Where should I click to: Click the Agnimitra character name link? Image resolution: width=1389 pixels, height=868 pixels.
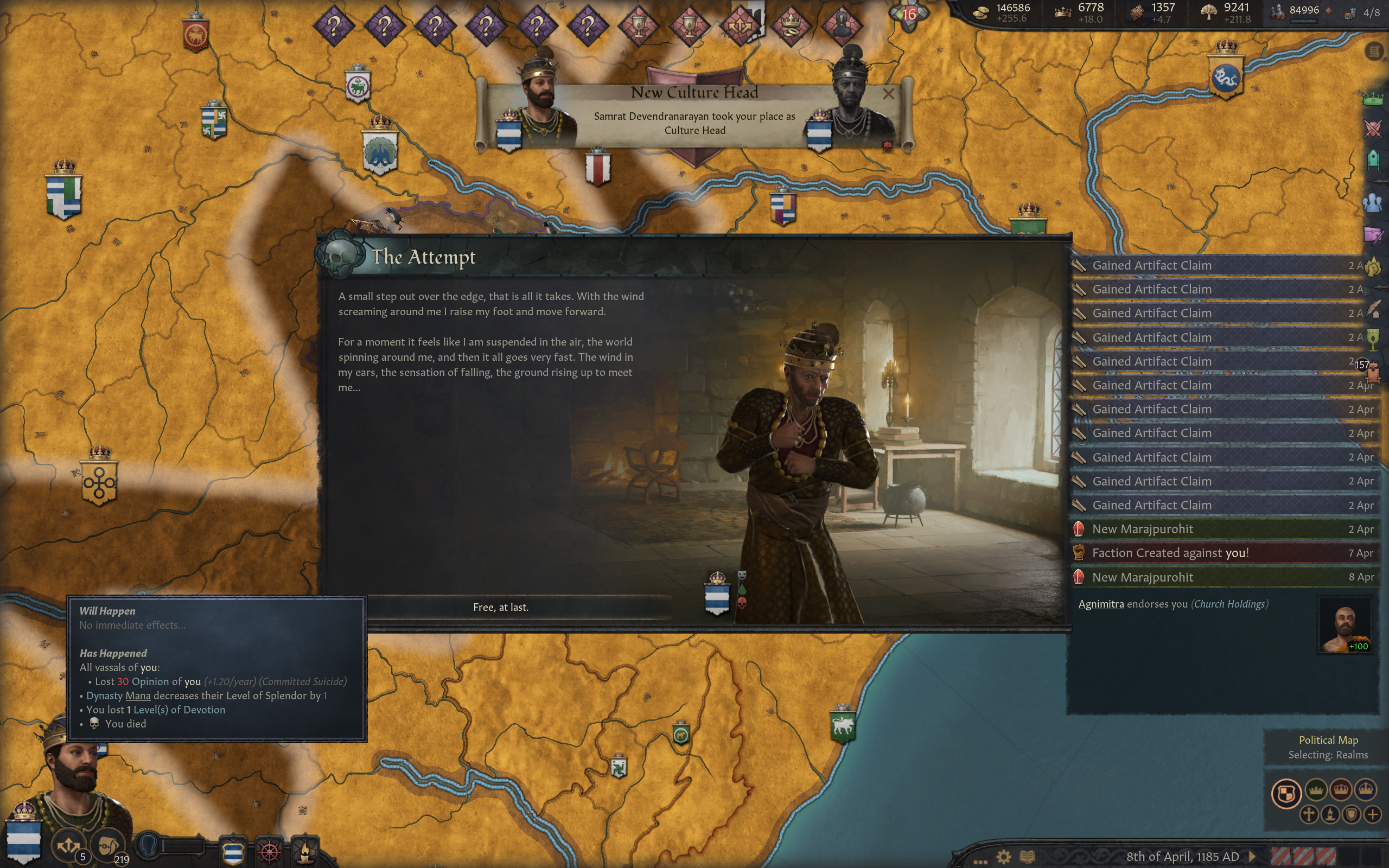[1100, 604]
